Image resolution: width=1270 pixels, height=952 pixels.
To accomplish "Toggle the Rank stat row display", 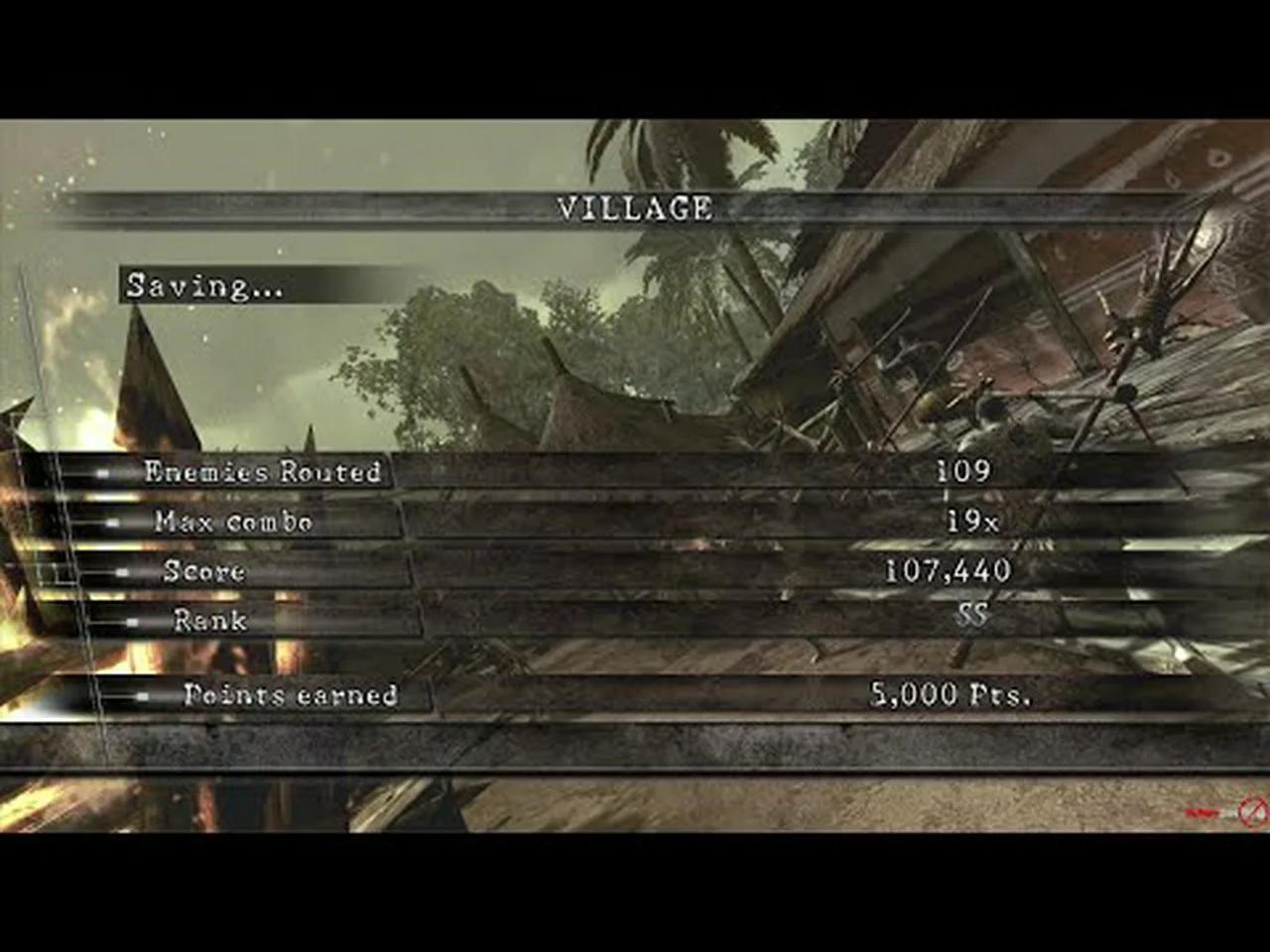I will [x=211, y=622].
